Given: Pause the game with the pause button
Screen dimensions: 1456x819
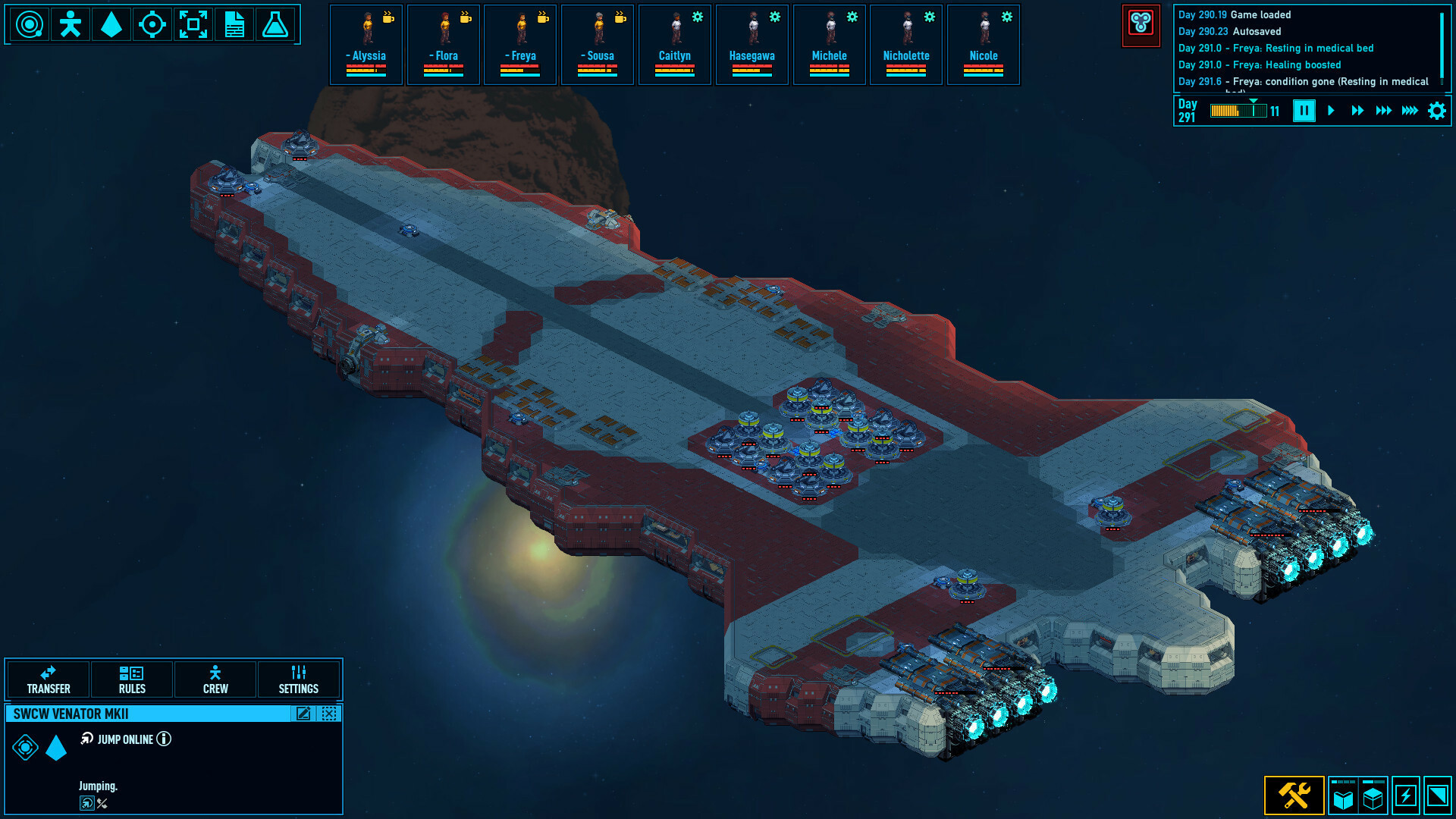Looking at the screenshot, I should tap(1304, 111).
